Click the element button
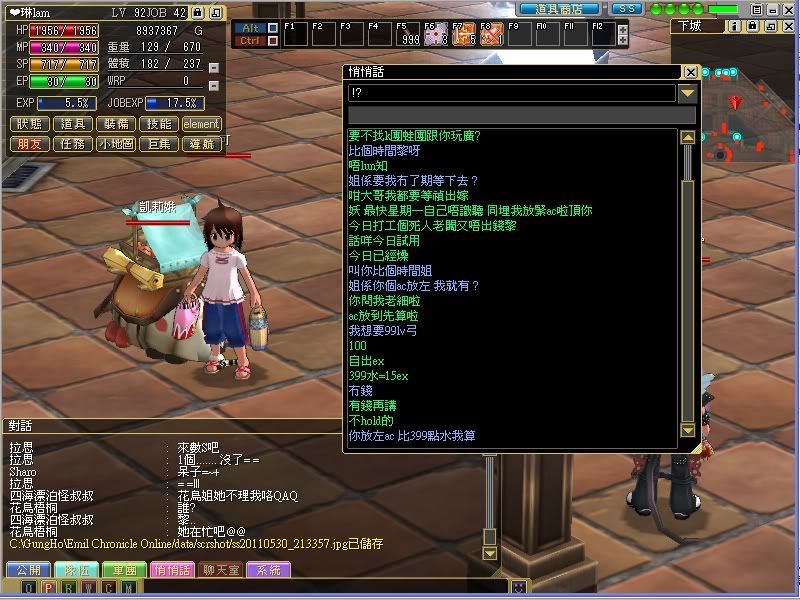The height and width of the screenshot is (600, 800). [201, 124]
